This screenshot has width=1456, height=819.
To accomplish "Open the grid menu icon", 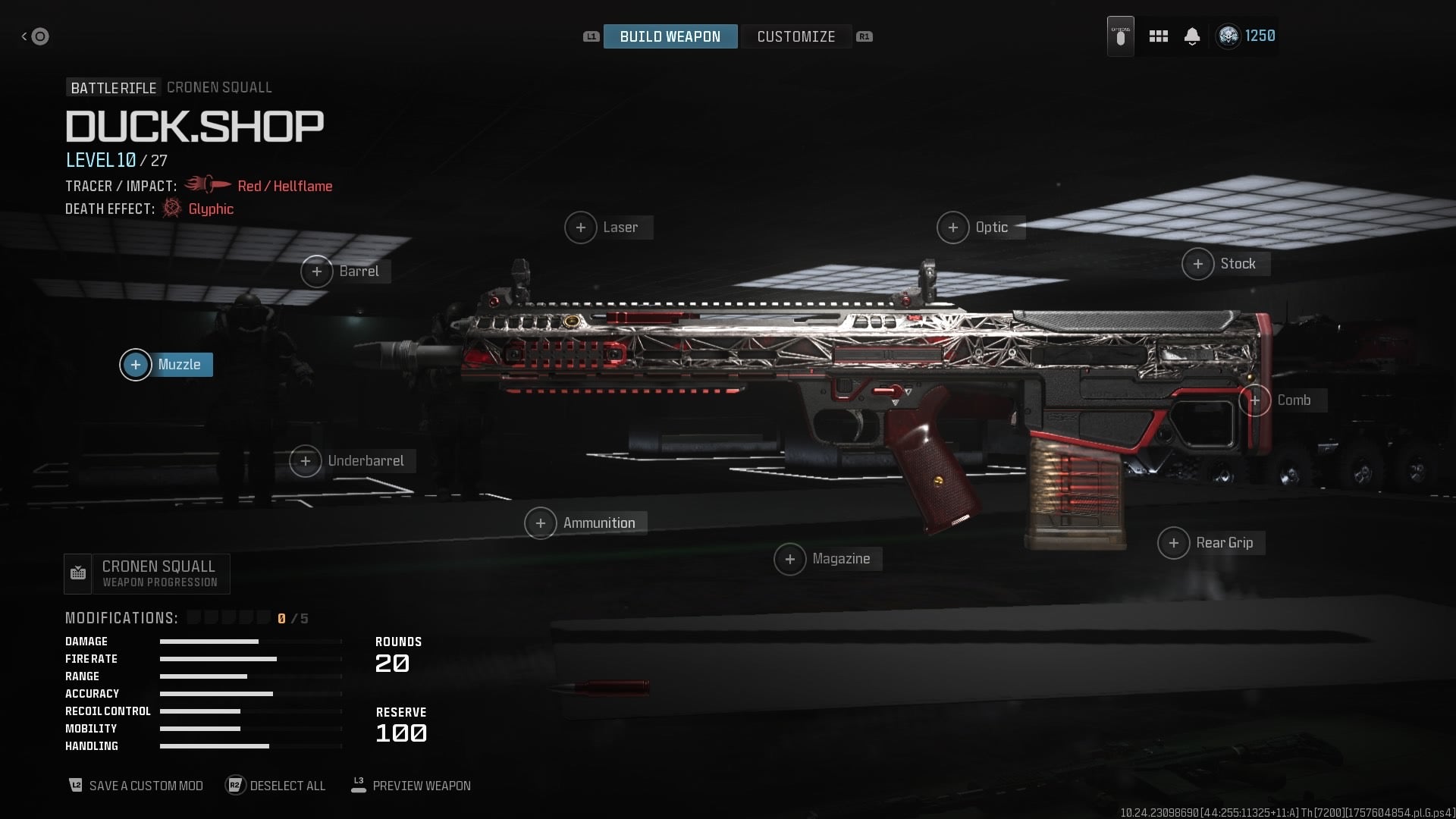I will click(1158, 36).
